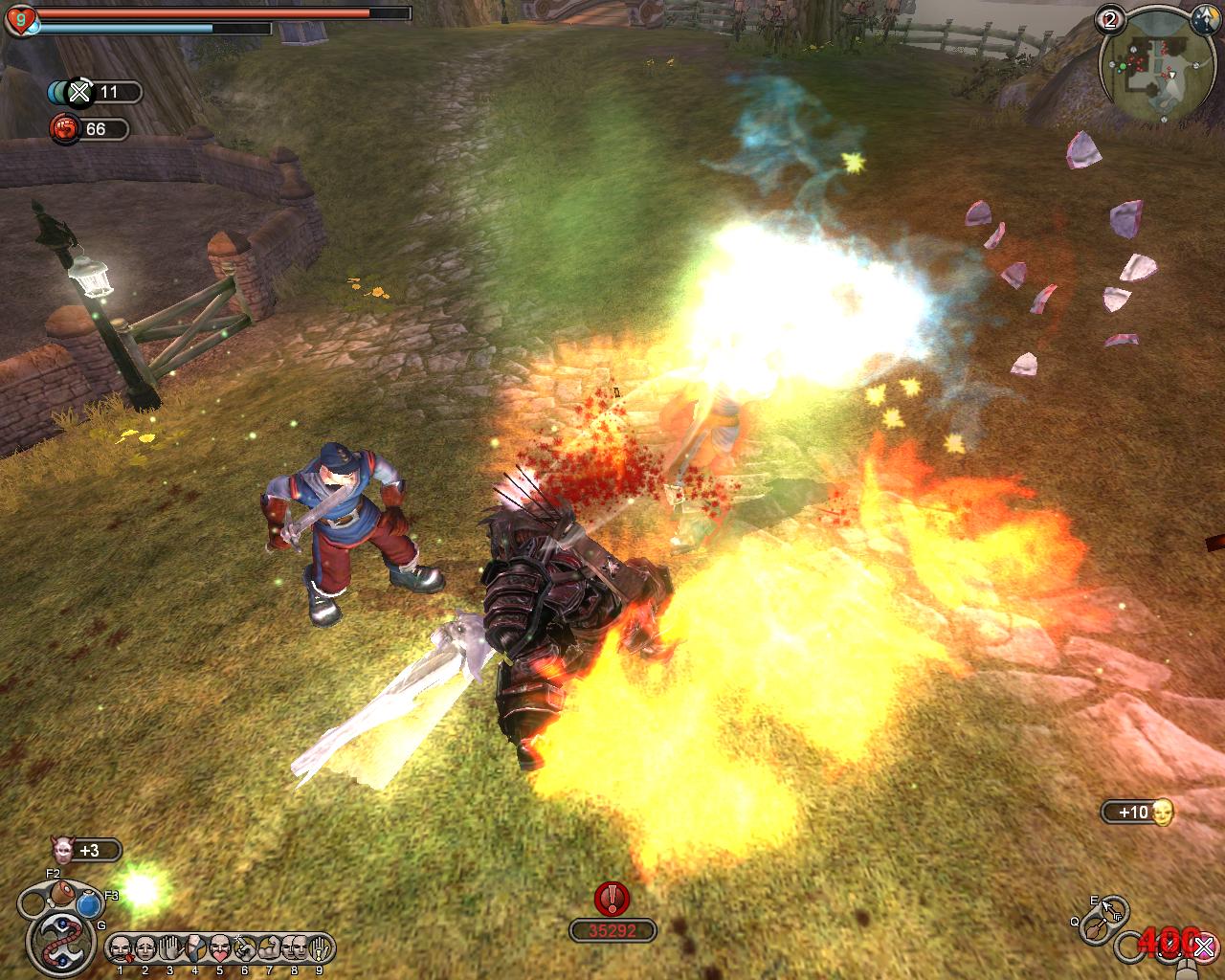Choose the face with heart expression

(220, 948)
